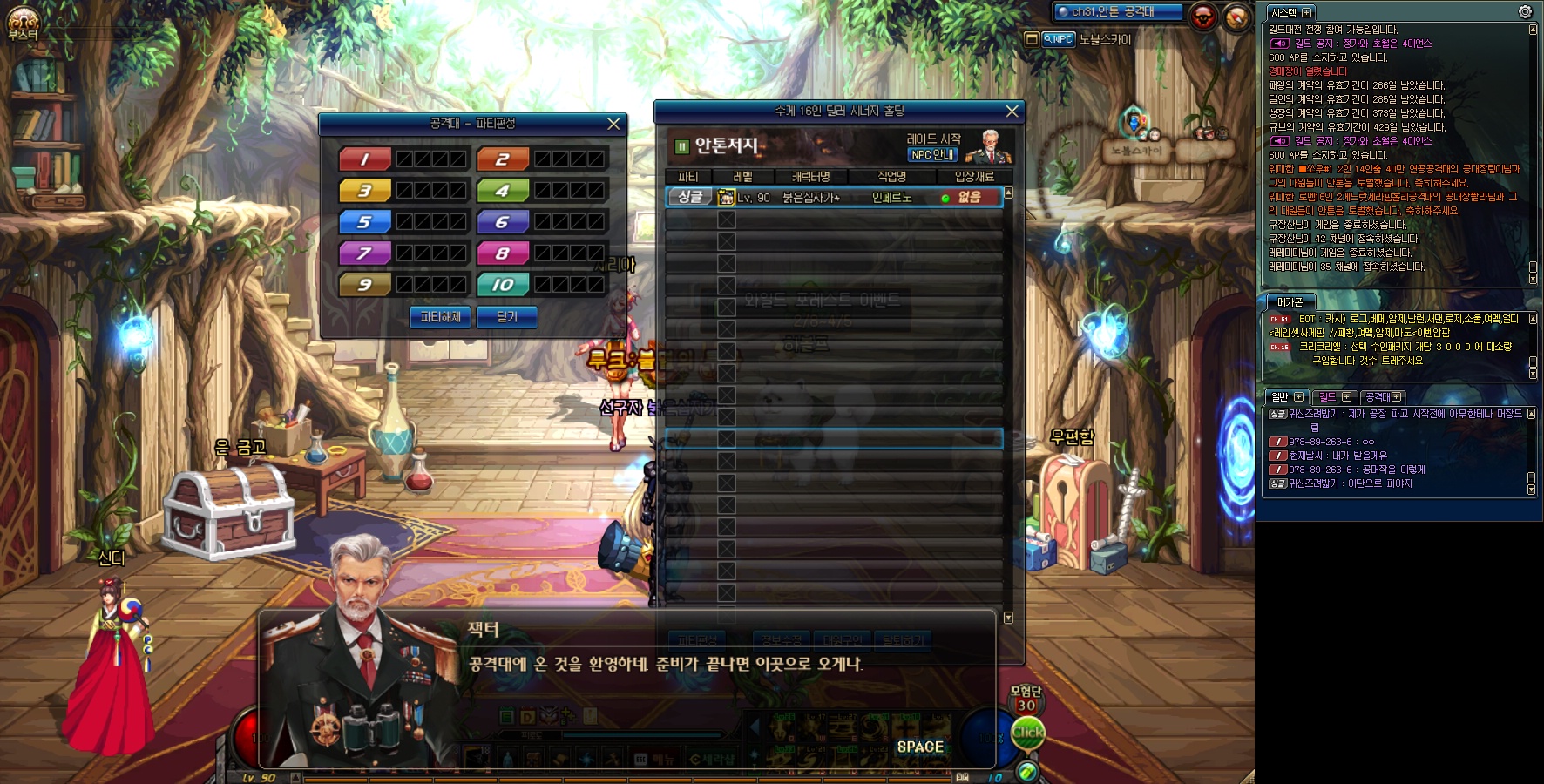Choose purple party number 7

364,253
